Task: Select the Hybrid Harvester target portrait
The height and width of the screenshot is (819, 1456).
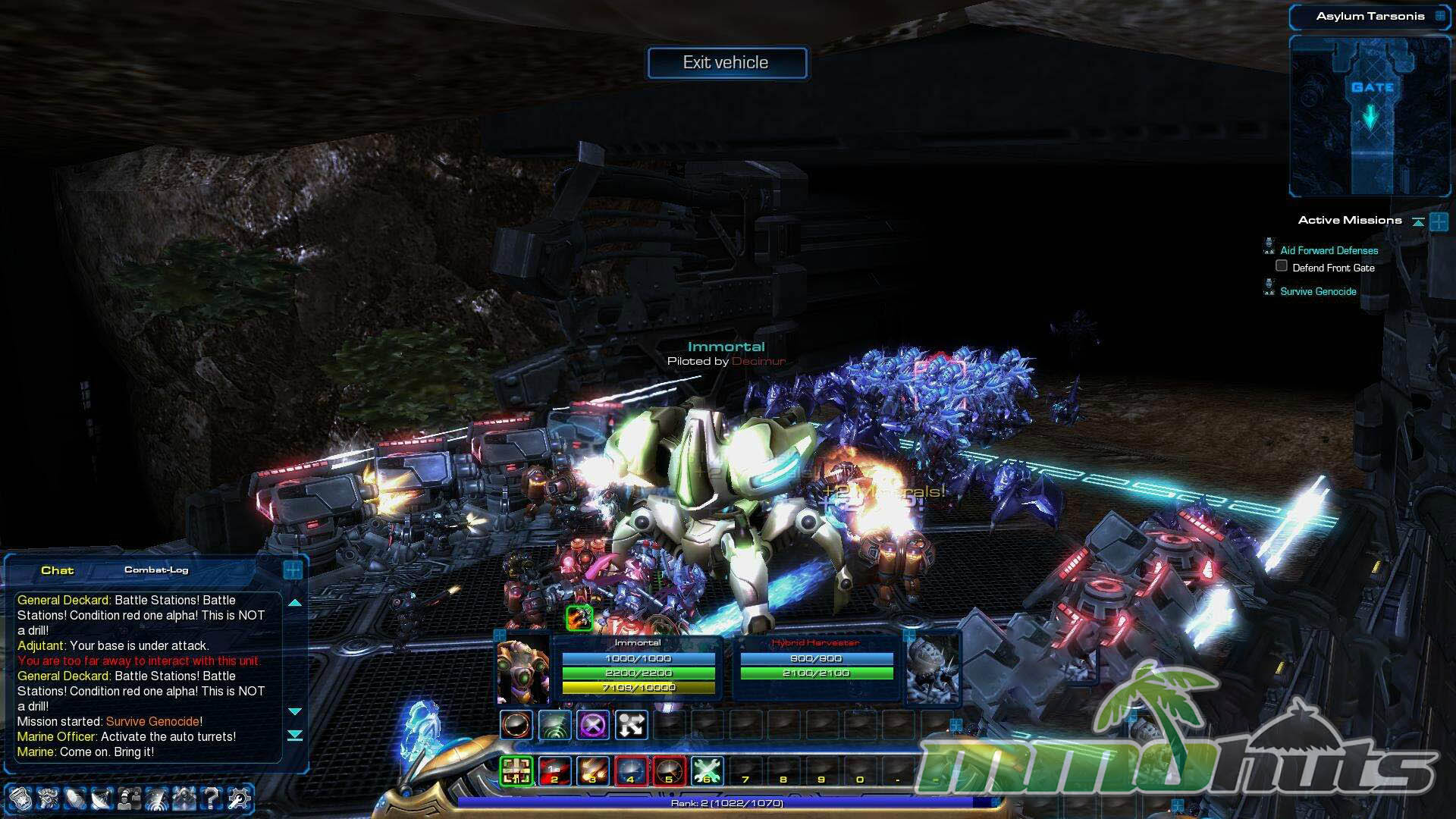Action: click(x=933, y=669)
